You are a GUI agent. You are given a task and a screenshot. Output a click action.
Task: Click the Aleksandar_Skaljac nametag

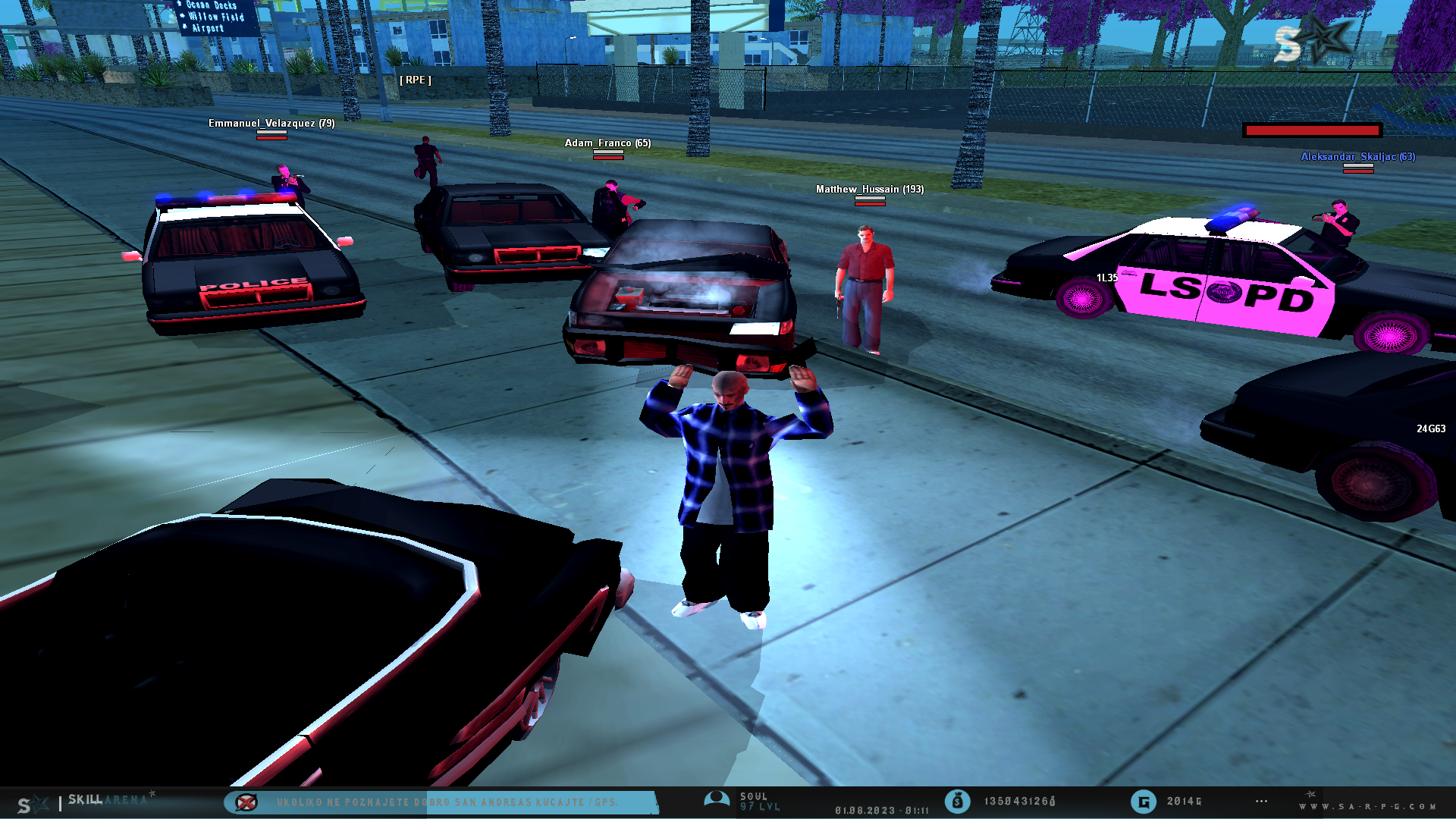point(1358,157)
